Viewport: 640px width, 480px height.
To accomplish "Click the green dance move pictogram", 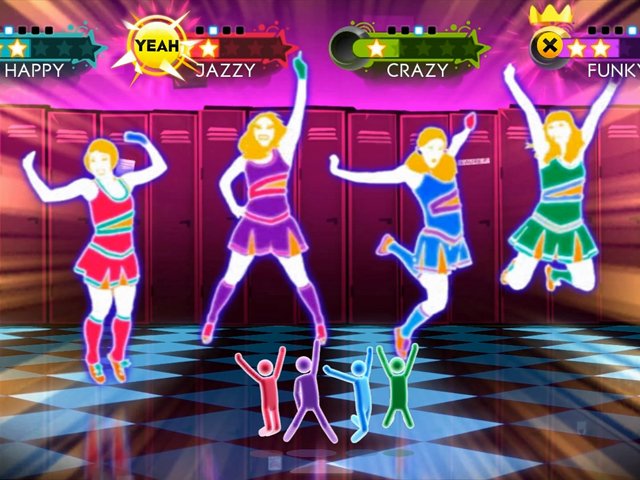I will click(x=396, y=385).
